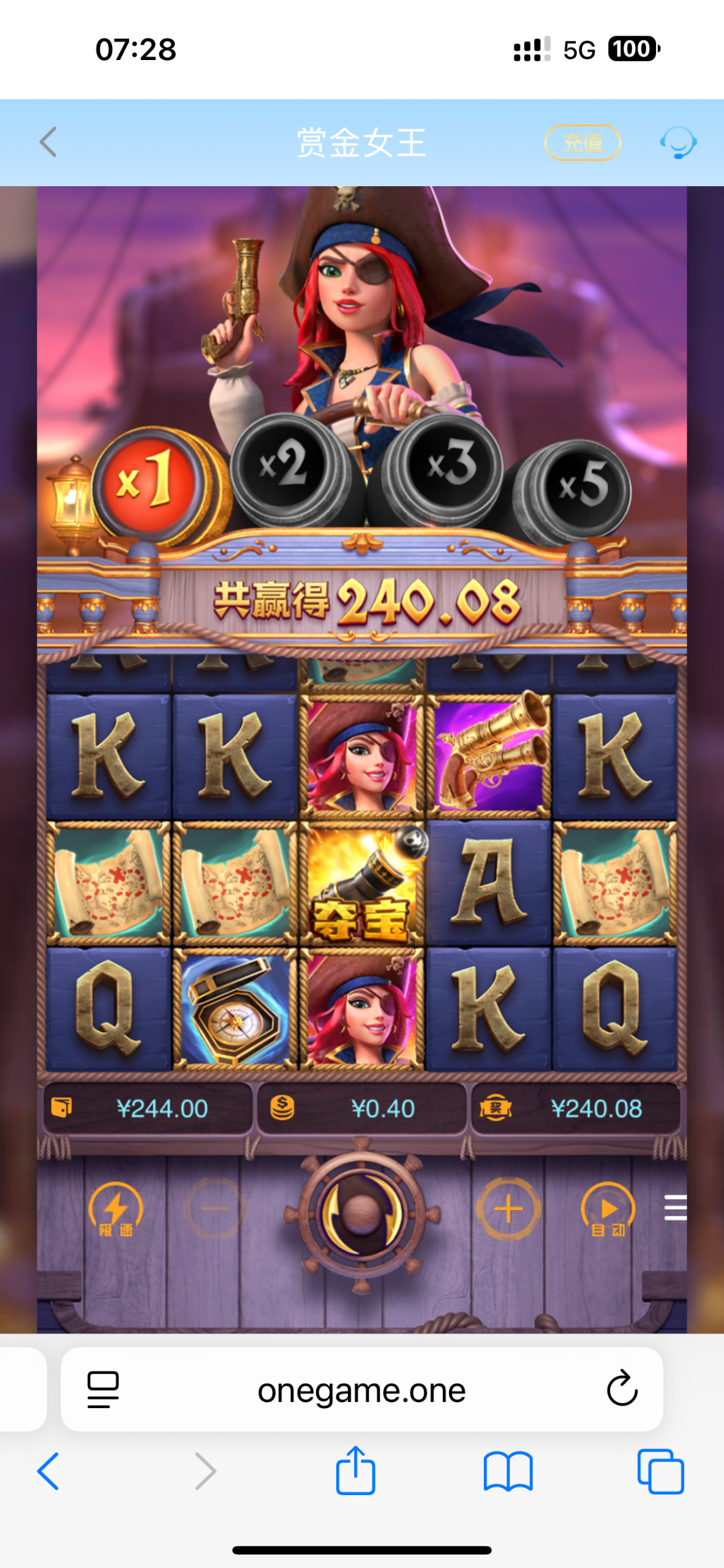The width and height of the screenshot is (724, 1568).
Task: Tap the onegame.one address bar
Action: [361, 1390]
